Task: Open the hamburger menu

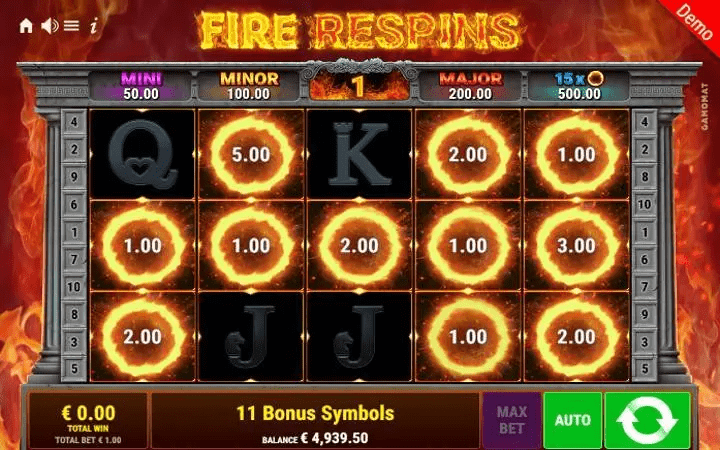Action: click(71, 26)
